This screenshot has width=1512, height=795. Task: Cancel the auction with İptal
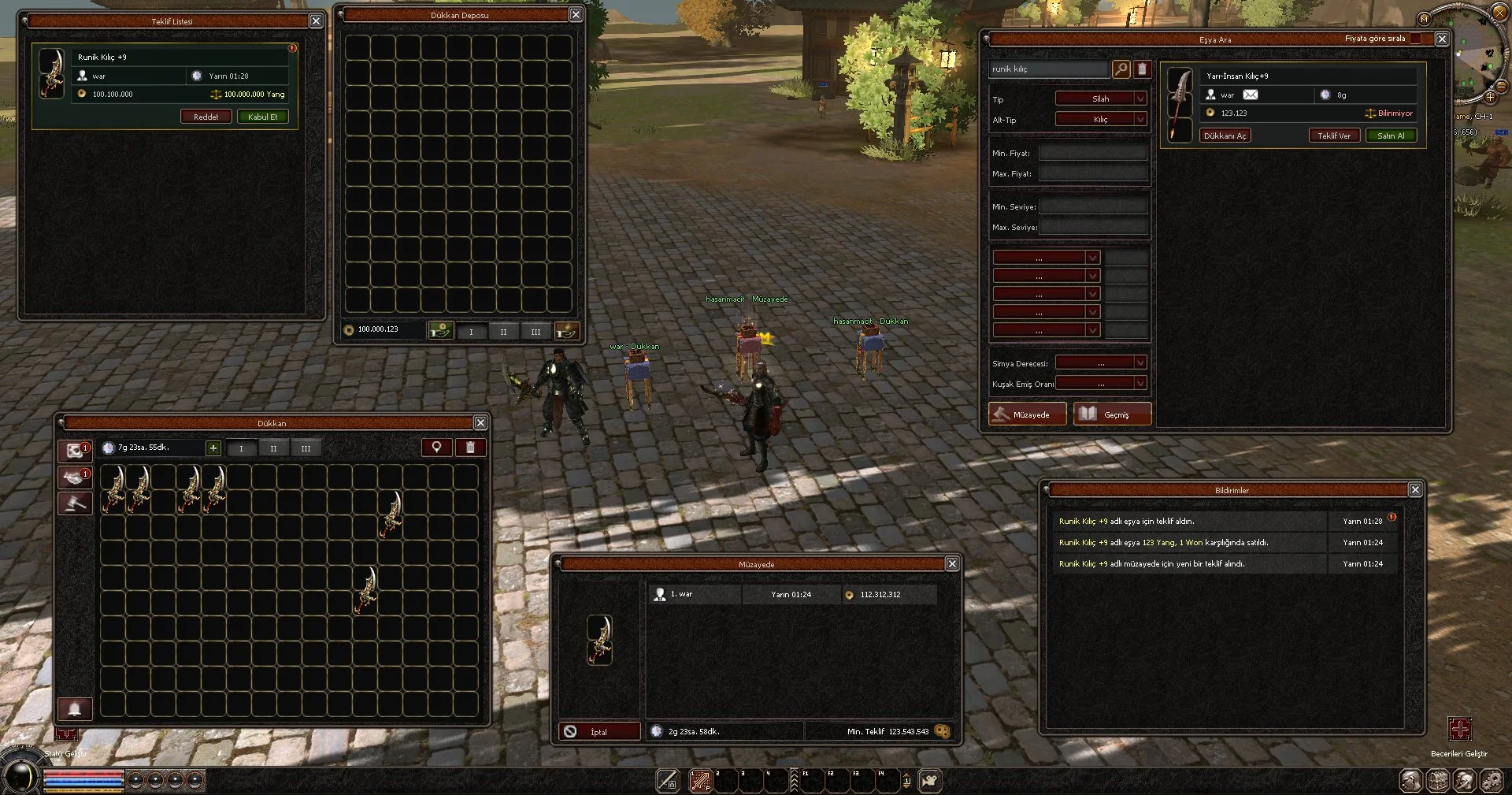coord(598,732)
